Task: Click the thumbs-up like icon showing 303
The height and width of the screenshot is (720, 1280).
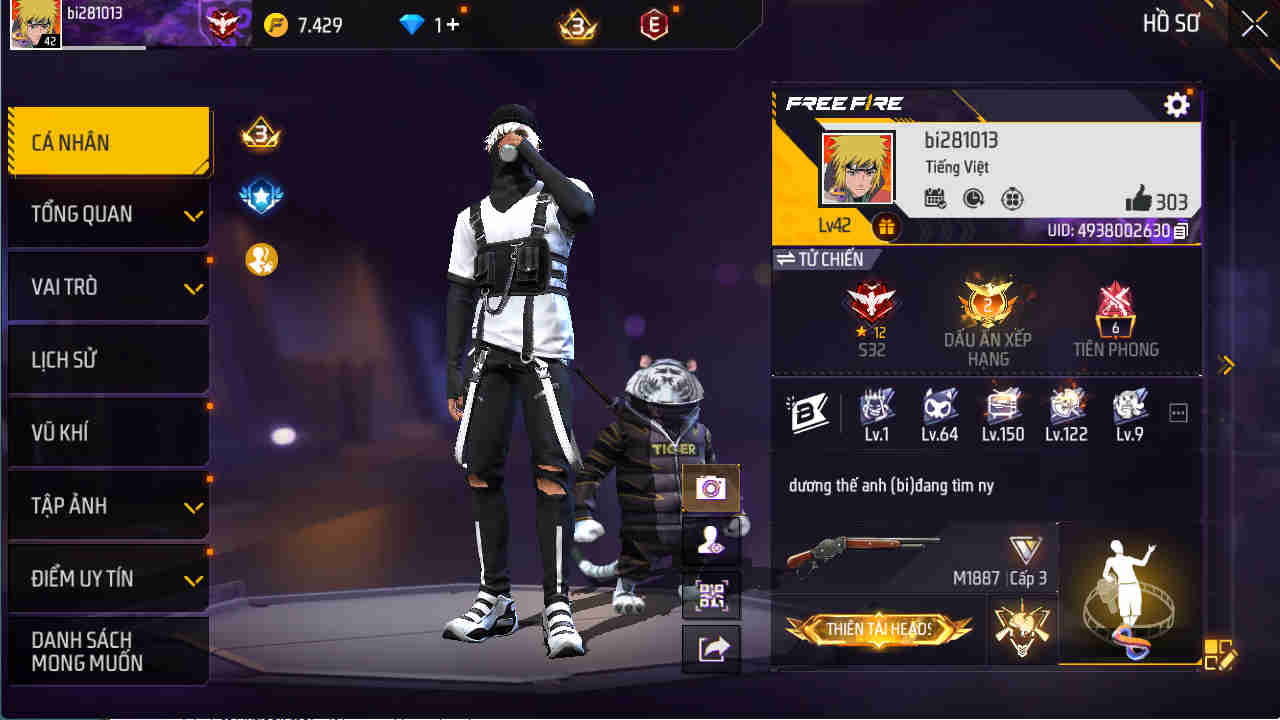Action: coord(1139,200)
